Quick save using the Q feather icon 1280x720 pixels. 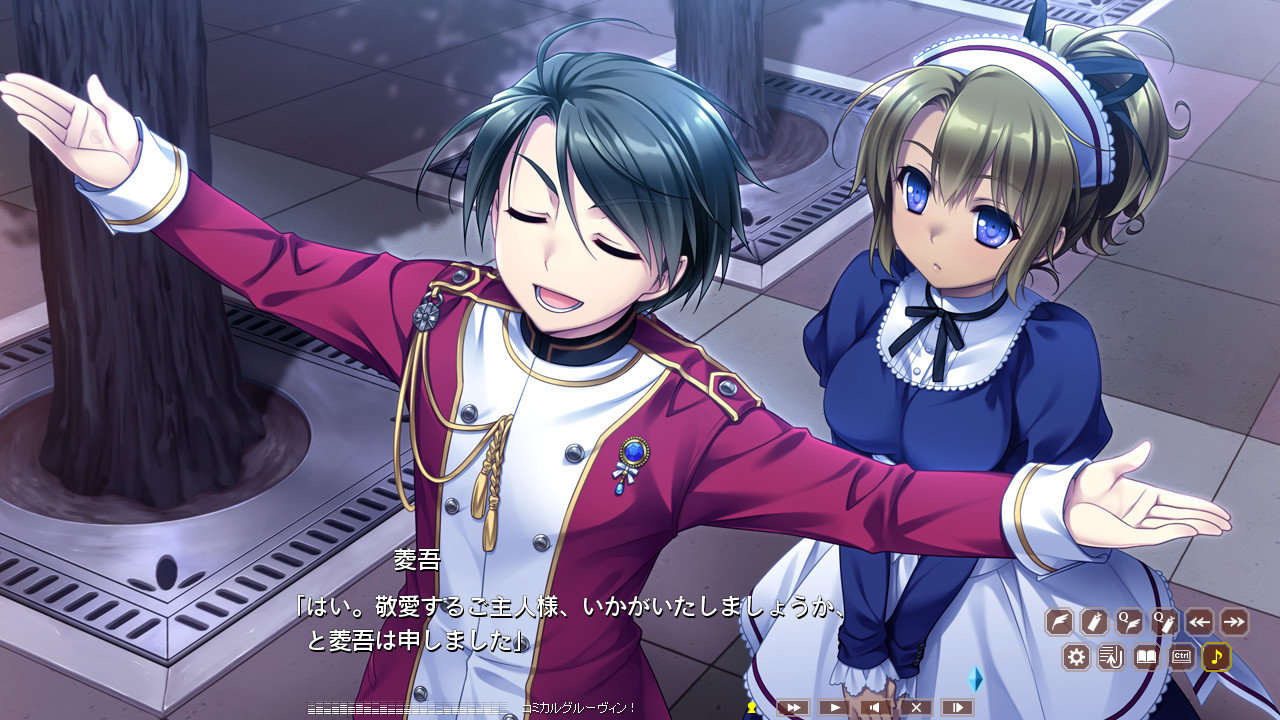point(1129,622)
